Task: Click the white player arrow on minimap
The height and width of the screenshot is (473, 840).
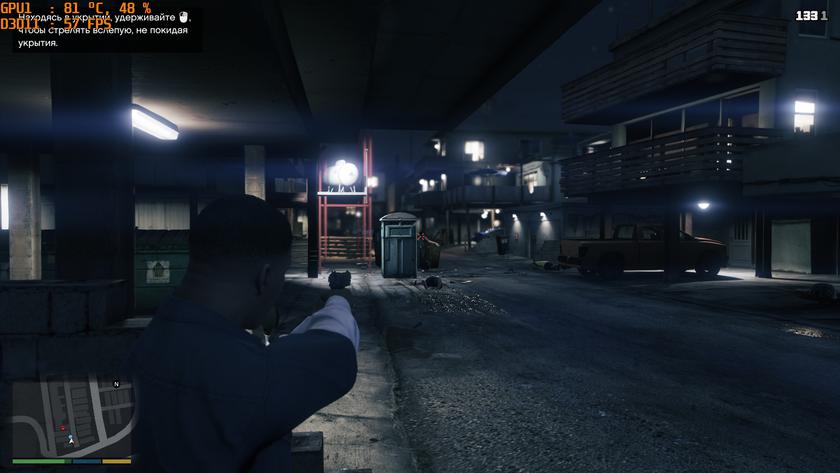Action: pyautogui.click(x=71, y=439)
